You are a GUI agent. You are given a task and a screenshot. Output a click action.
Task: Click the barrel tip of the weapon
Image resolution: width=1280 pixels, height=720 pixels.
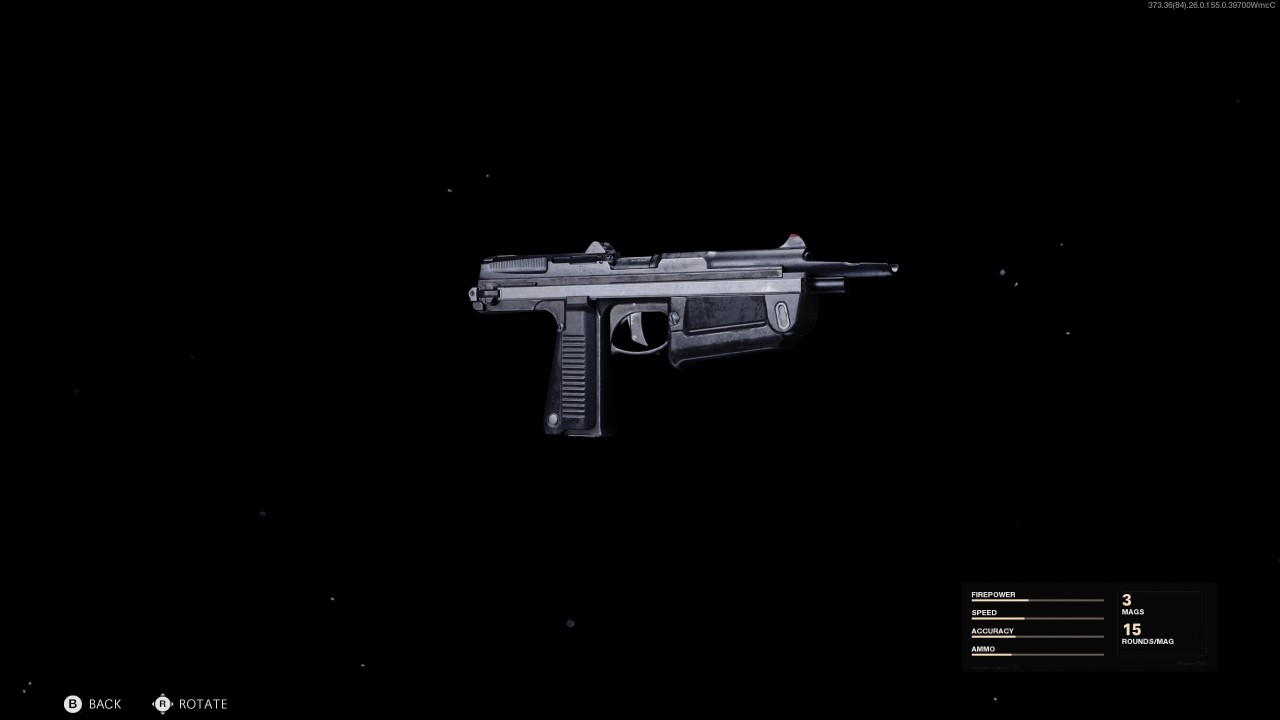tap(893, 268)
